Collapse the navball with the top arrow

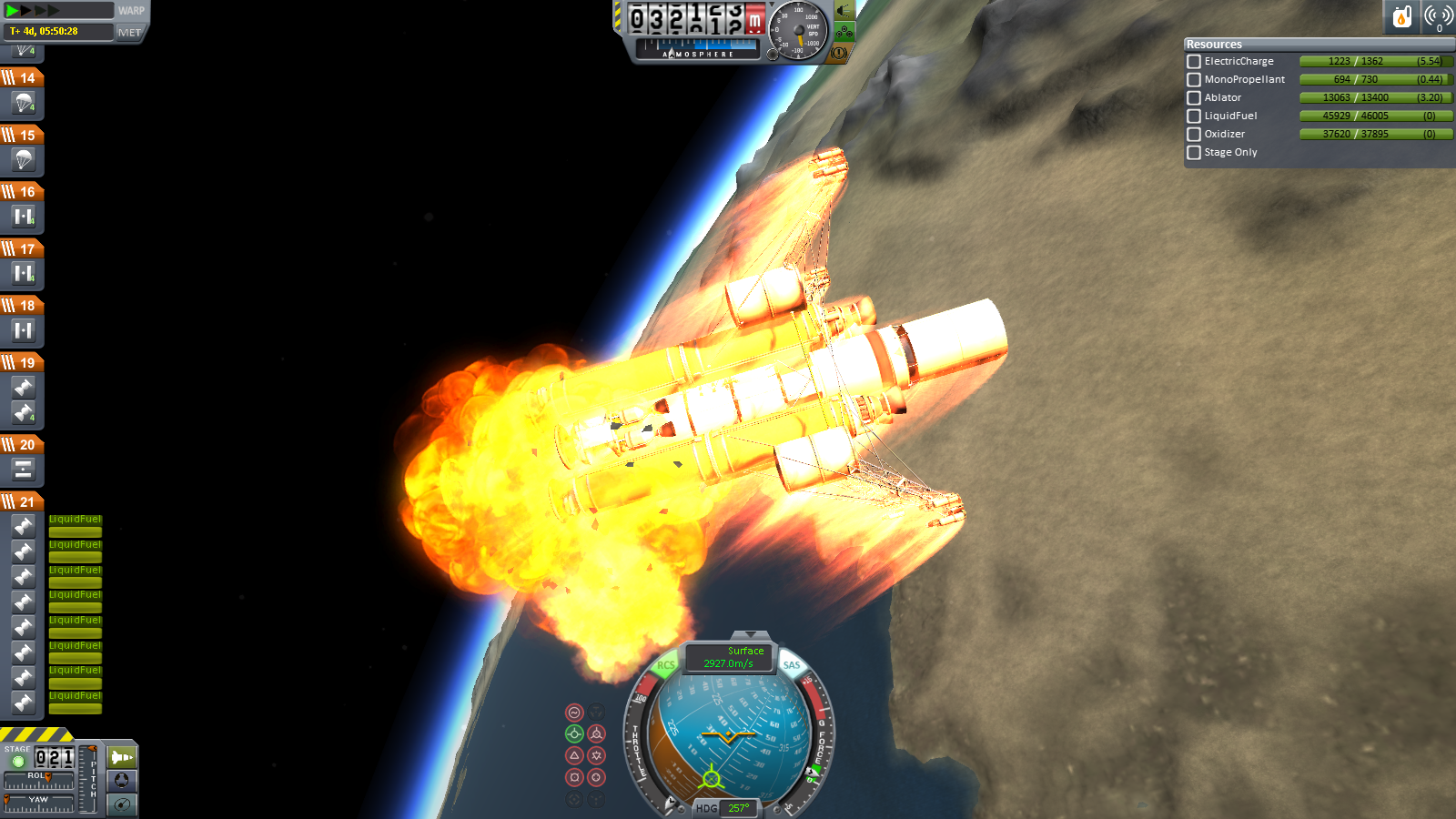pyautogui.click(x=750, y=635)
